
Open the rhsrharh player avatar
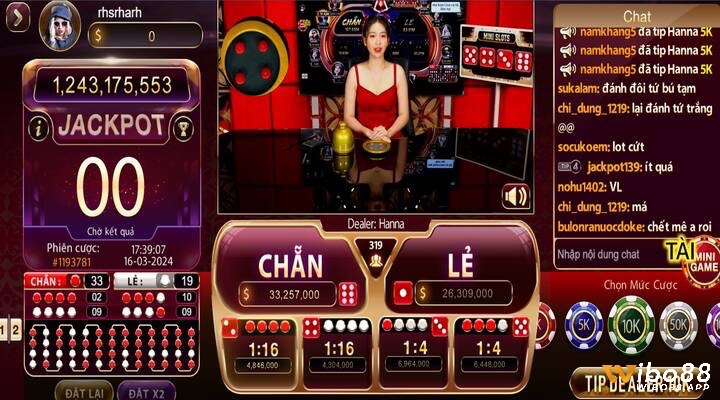point(59,23)
